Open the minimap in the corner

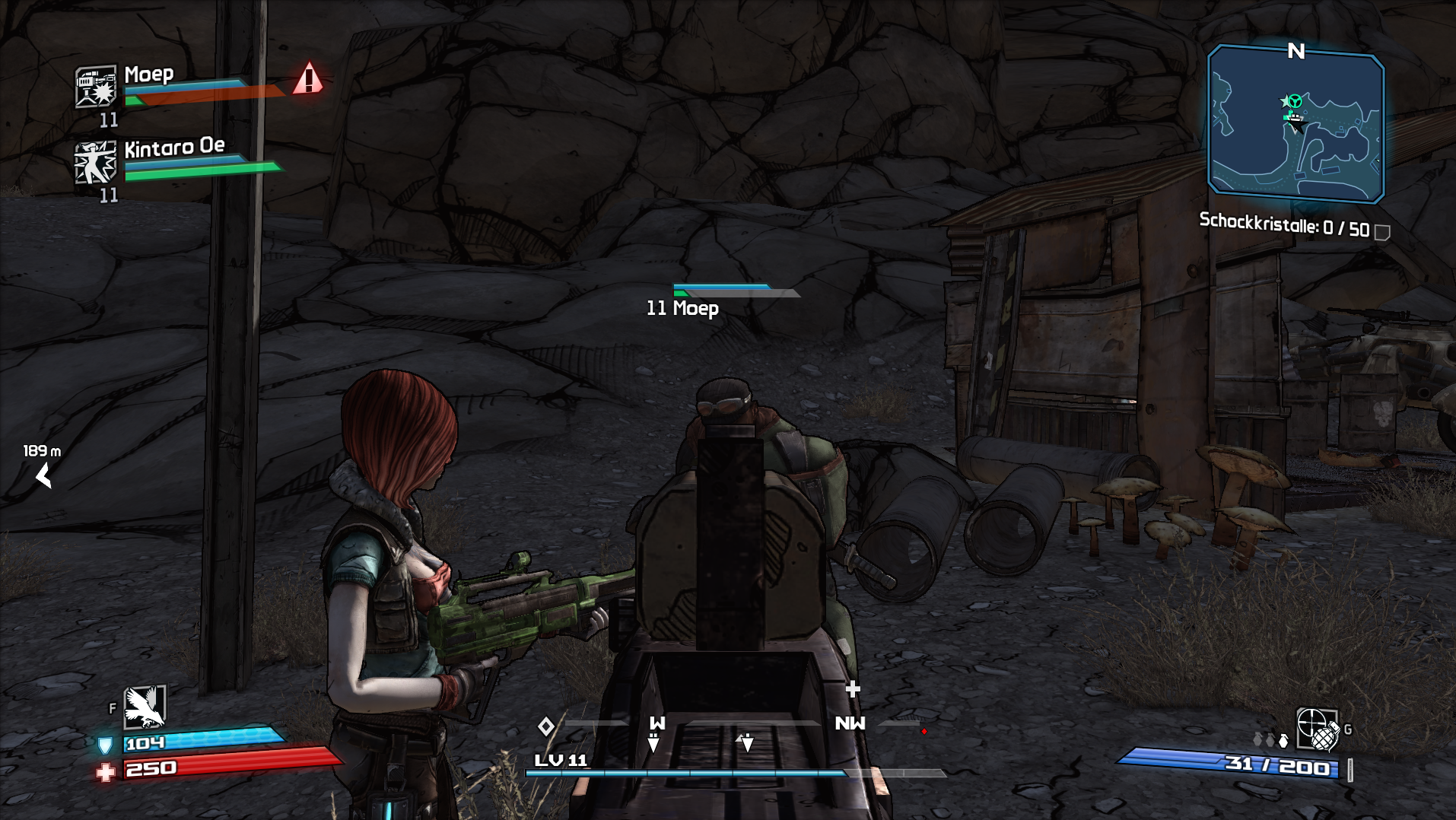click(1295, 124)
